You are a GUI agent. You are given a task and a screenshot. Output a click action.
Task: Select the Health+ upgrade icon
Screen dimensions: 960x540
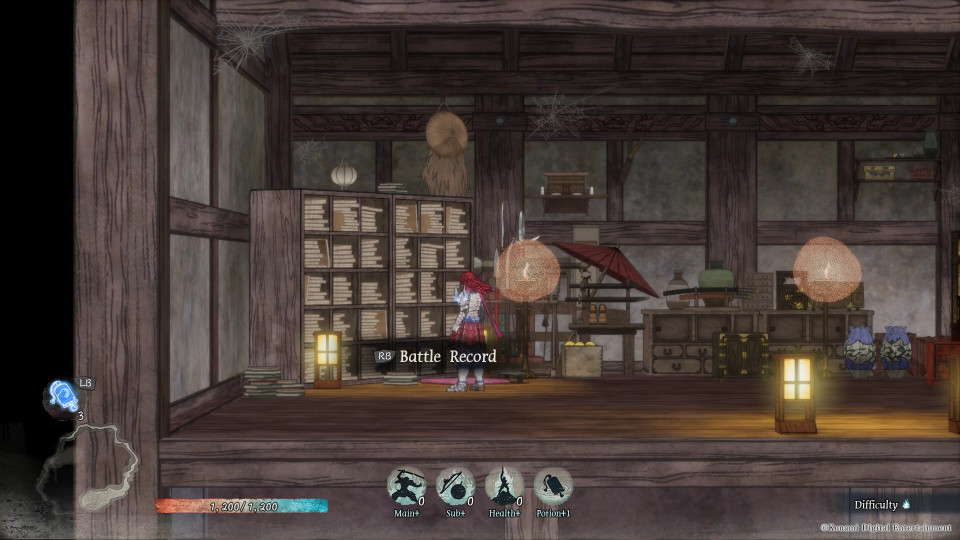(504, 487)
